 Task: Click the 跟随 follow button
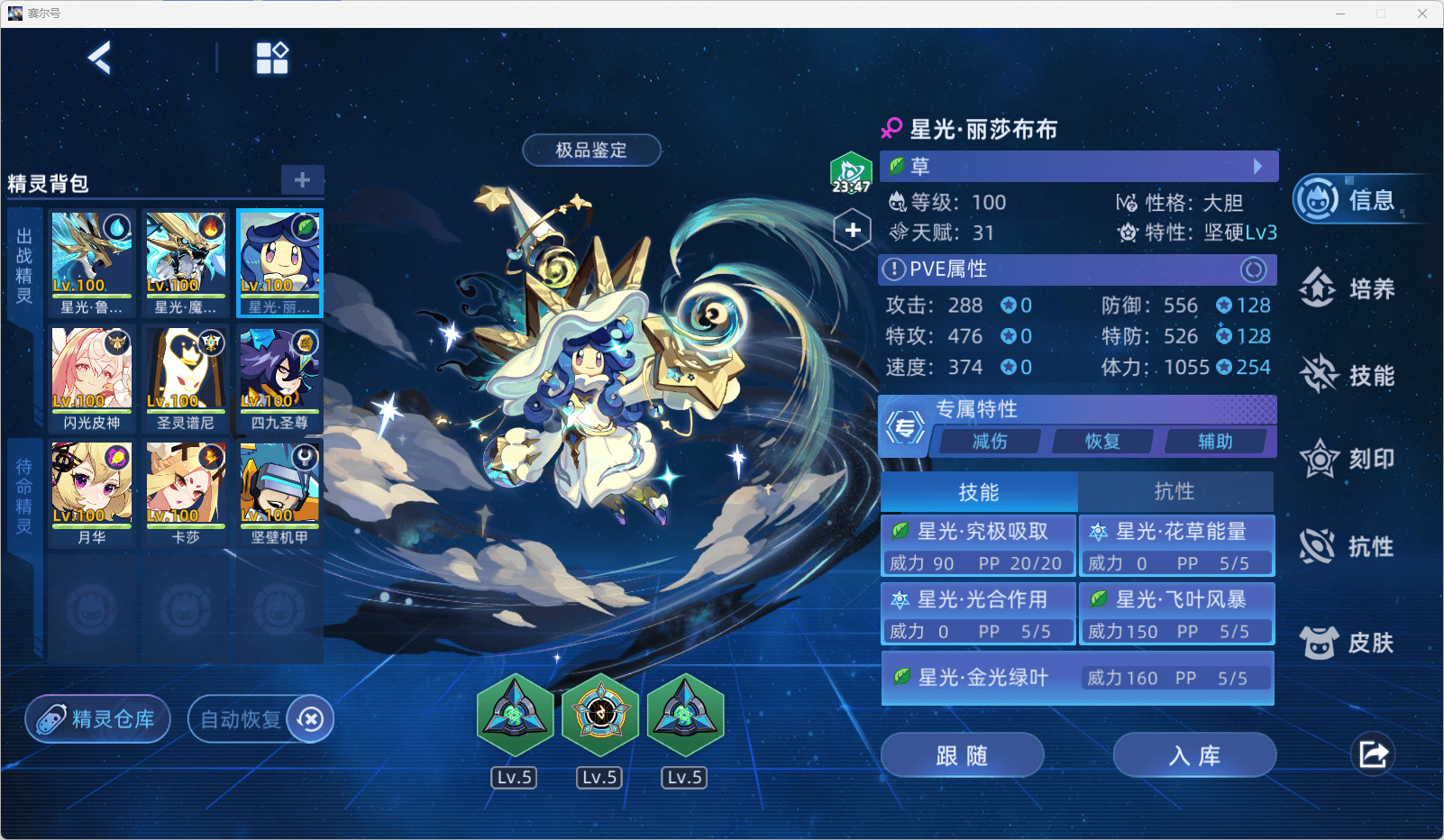pyautogui.click(x=962, y=755)
